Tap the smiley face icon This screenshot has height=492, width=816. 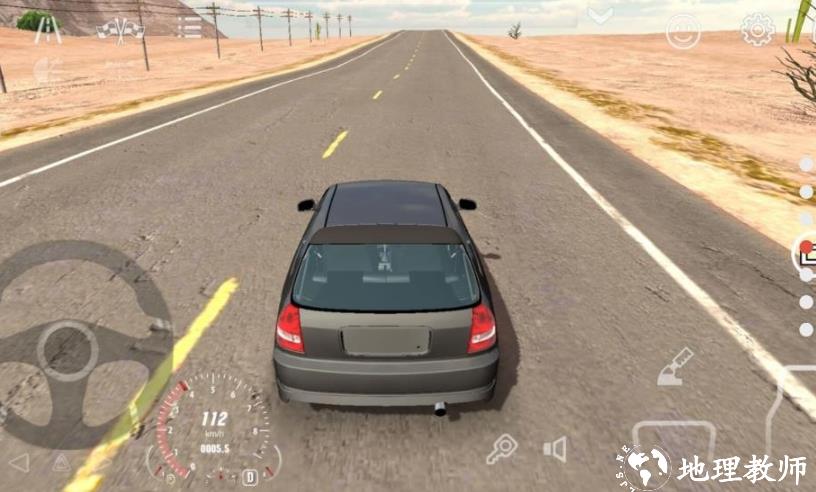(684, 31)
